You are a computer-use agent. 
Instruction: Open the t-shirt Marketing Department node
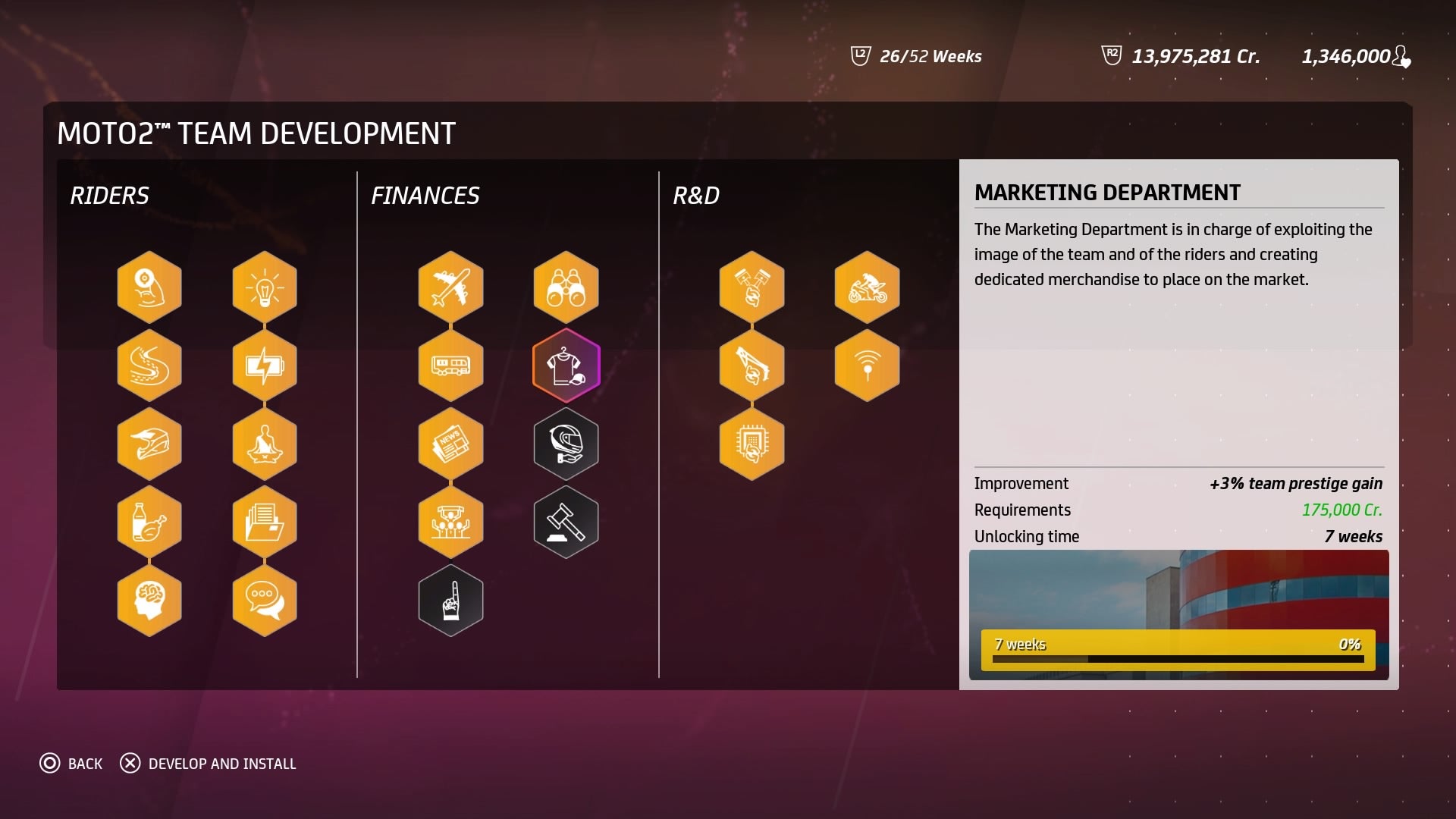tap(566, 366)
